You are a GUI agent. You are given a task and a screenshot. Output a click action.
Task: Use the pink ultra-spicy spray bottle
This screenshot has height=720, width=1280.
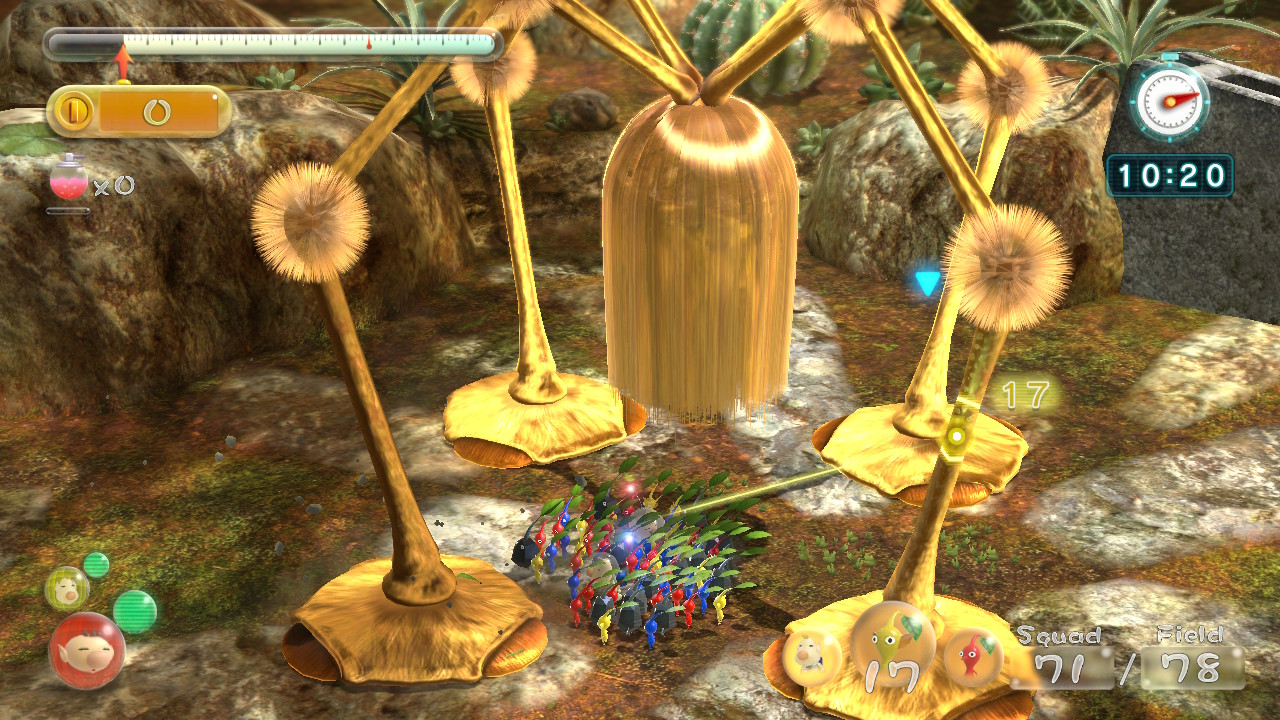coord(68,180)
